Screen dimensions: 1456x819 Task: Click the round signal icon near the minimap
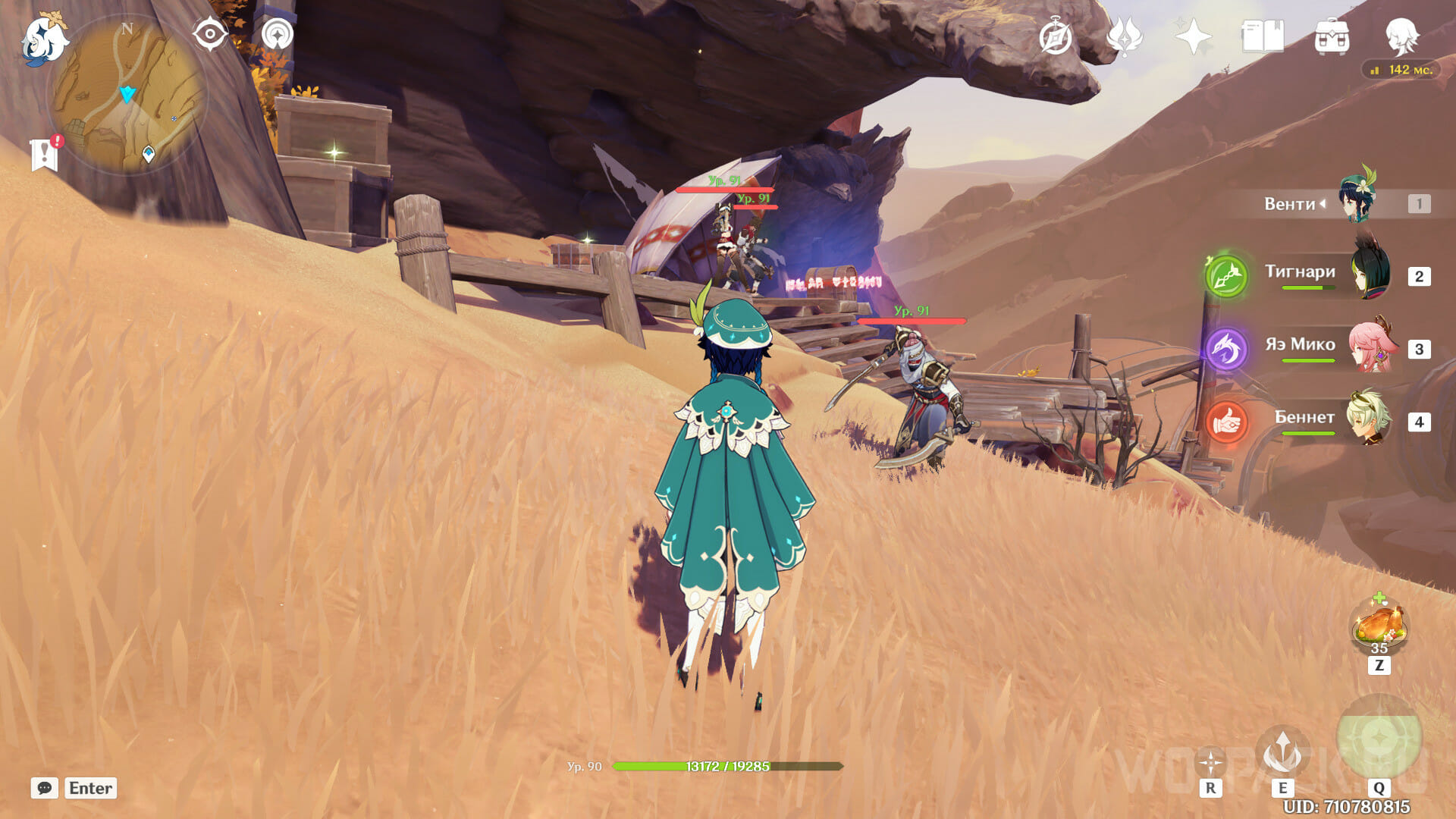click(x=277, y=34)
